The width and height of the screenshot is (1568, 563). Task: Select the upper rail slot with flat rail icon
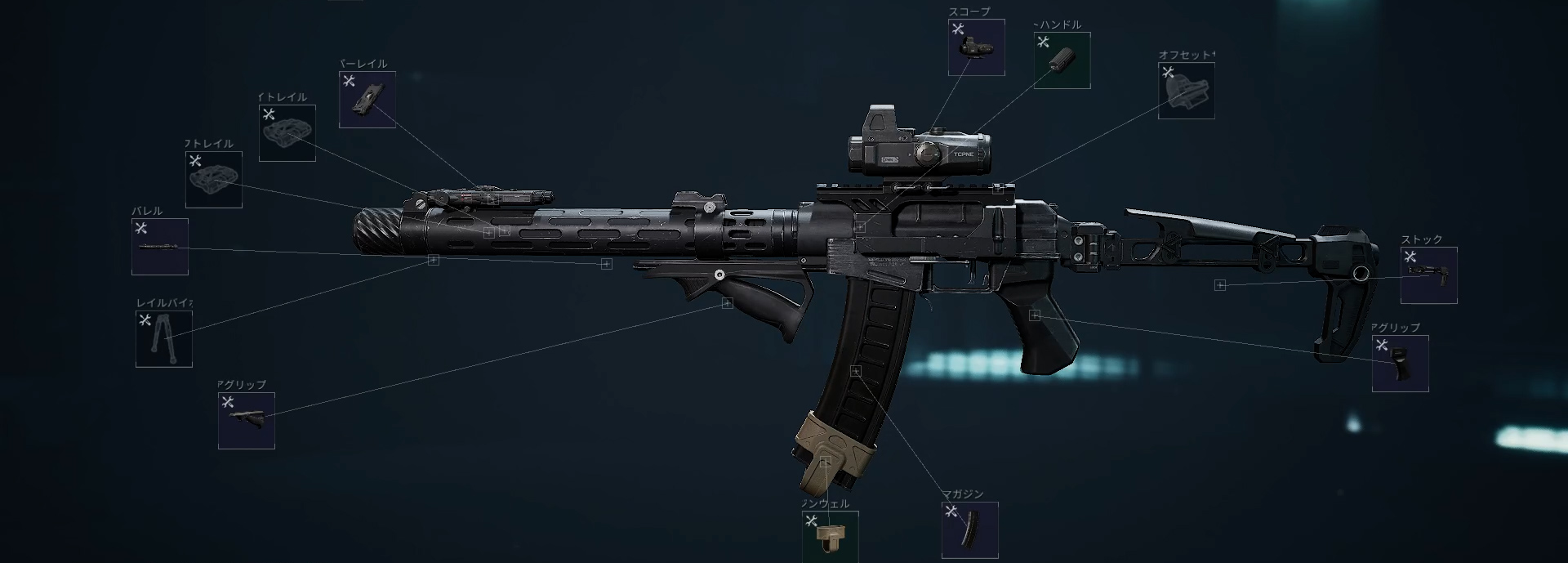click(367, 100)
